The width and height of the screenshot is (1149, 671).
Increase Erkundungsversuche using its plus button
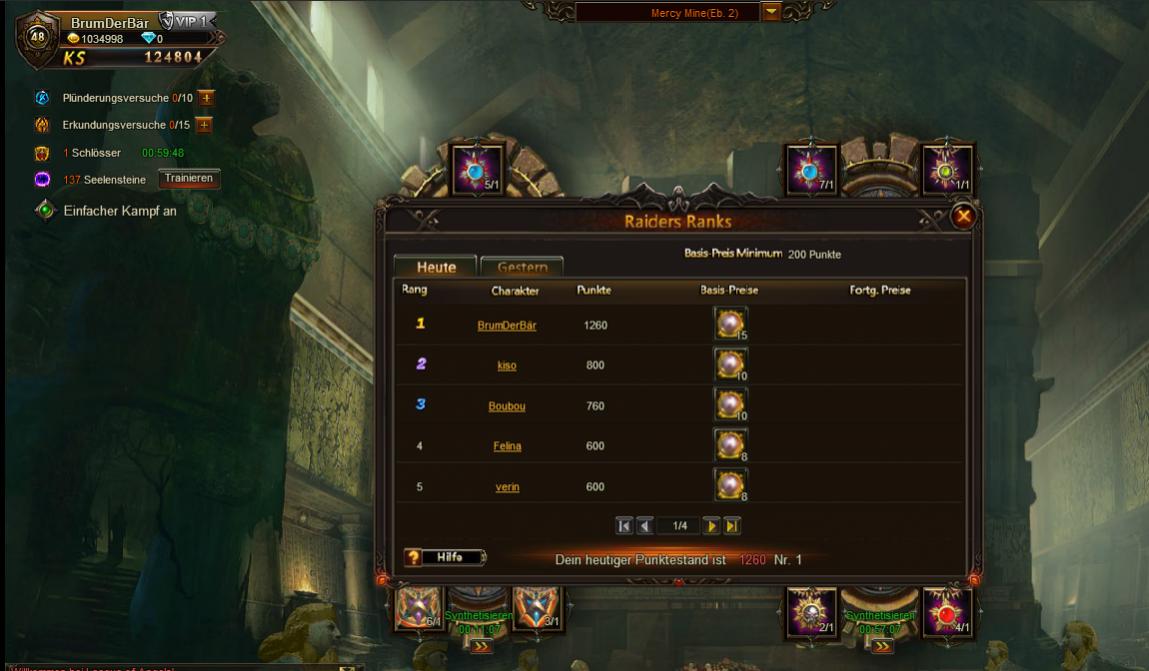(204, 125)
